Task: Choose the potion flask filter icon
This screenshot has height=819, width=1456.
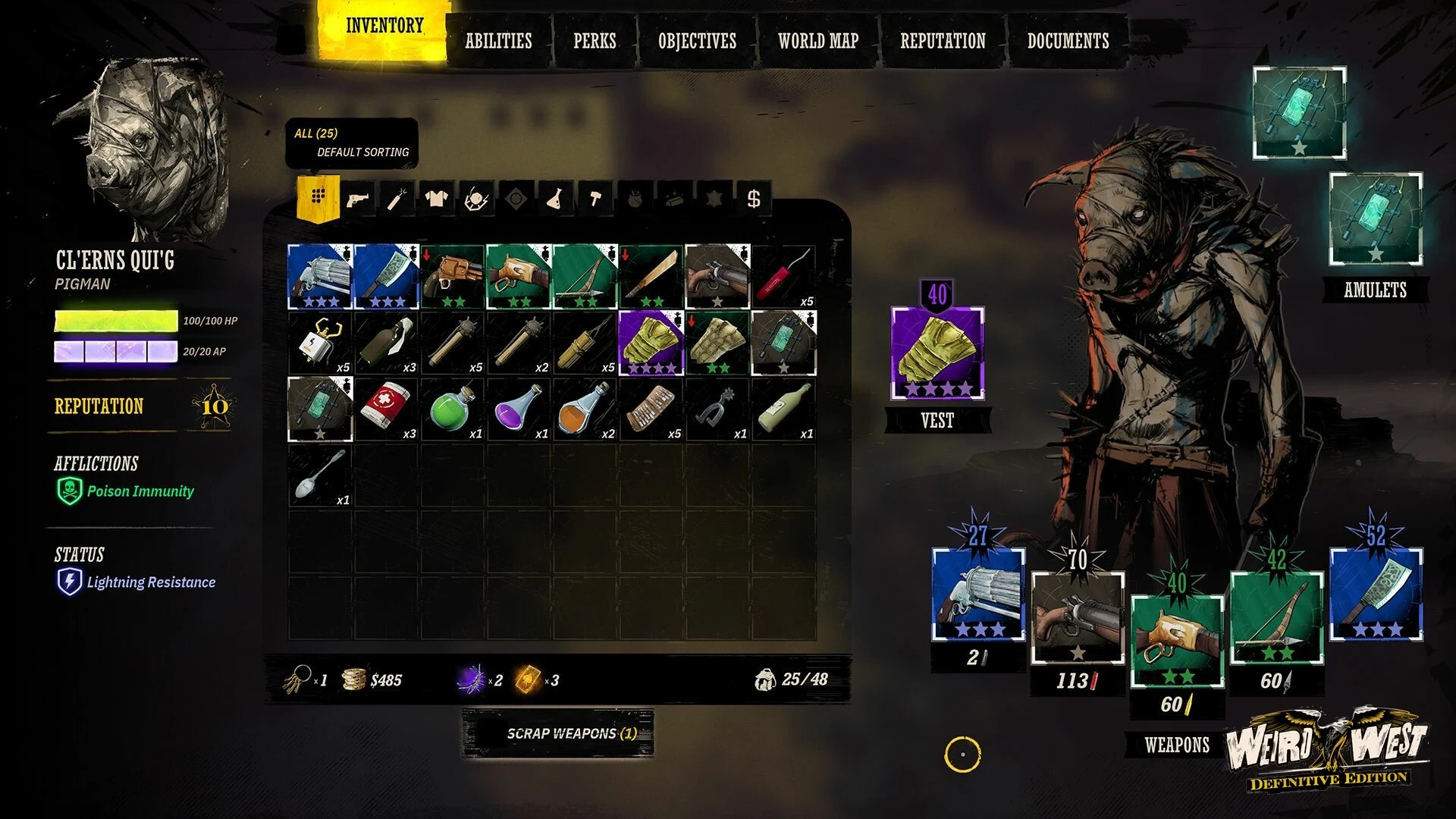Action: pyautogui.click(x=555, y=199)
